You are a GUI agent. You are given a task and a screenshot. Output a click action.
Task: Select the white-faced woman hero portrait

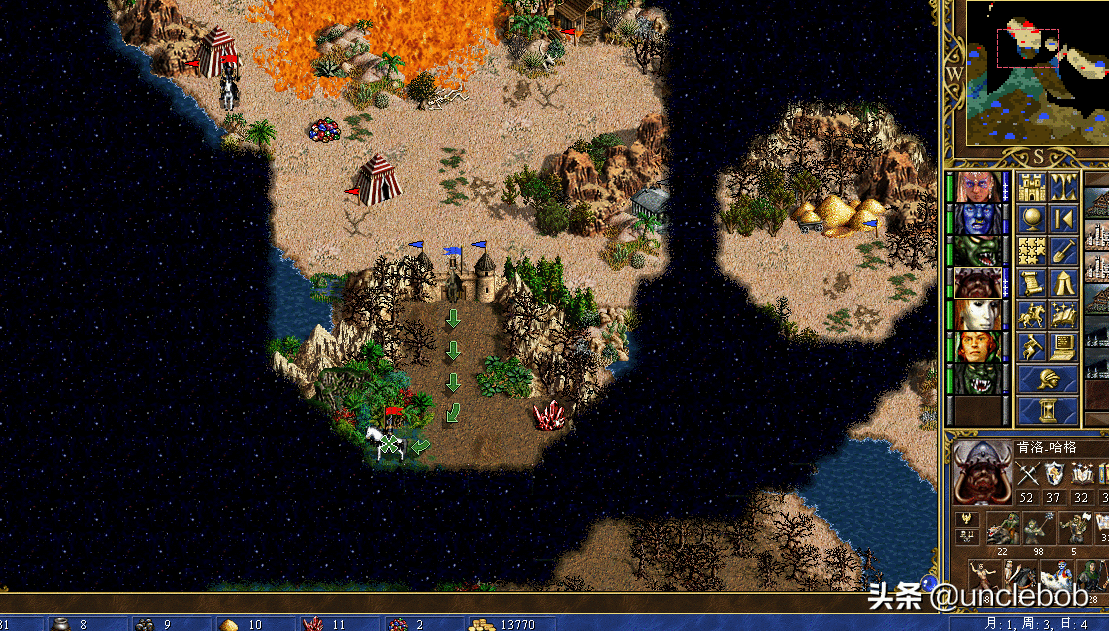978,314
